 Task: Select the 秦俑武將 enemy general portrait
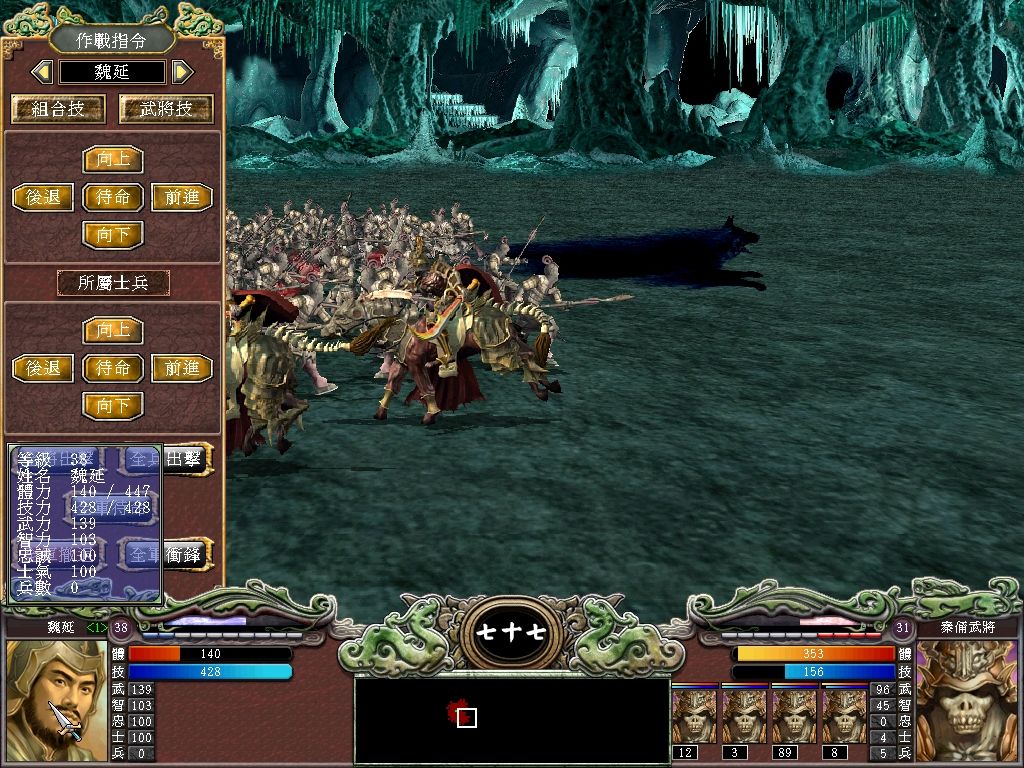click(x=966, y=701)
